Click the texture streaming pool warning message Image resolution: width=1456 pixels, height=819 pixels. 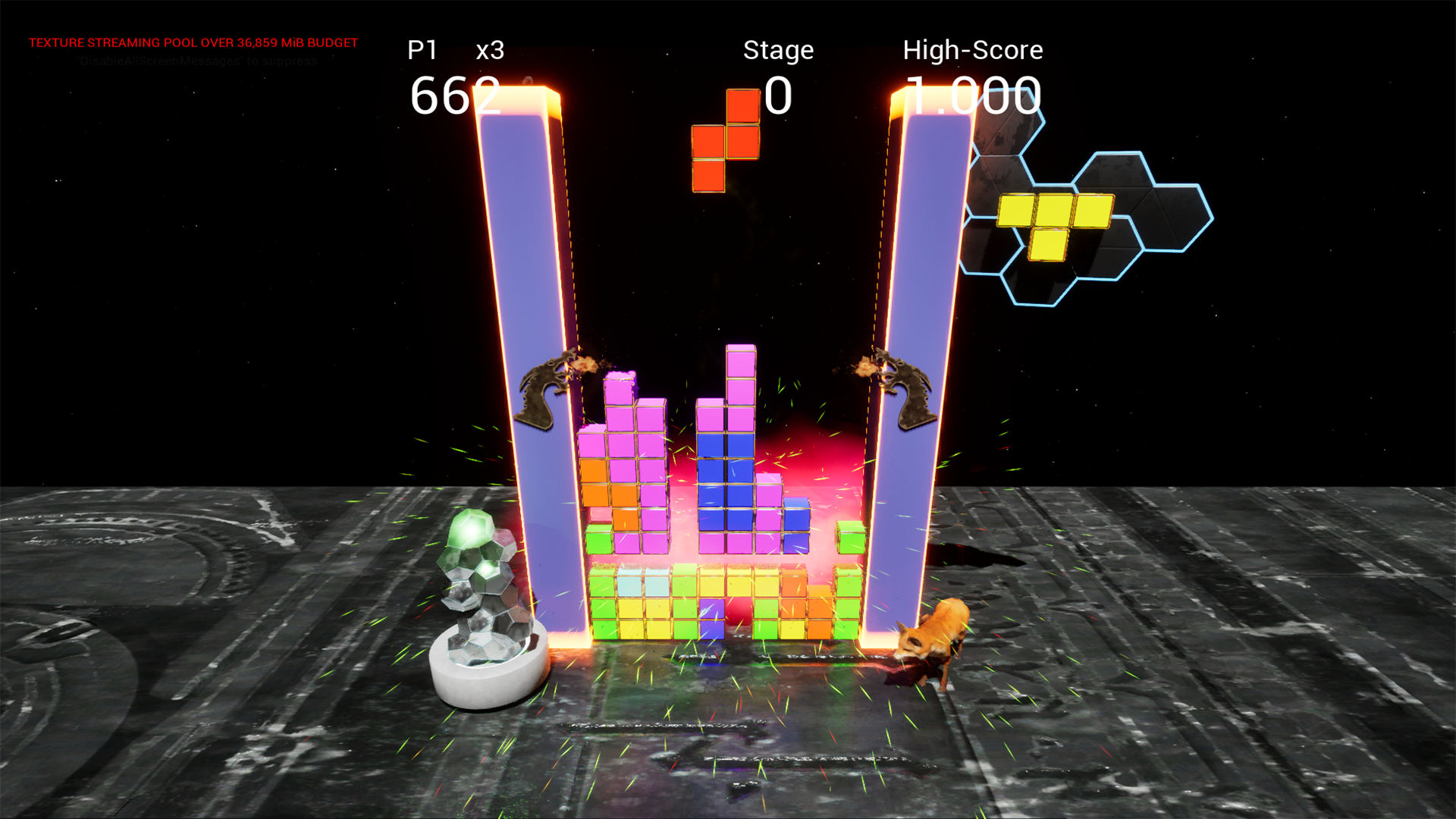[x=193, y=42]
